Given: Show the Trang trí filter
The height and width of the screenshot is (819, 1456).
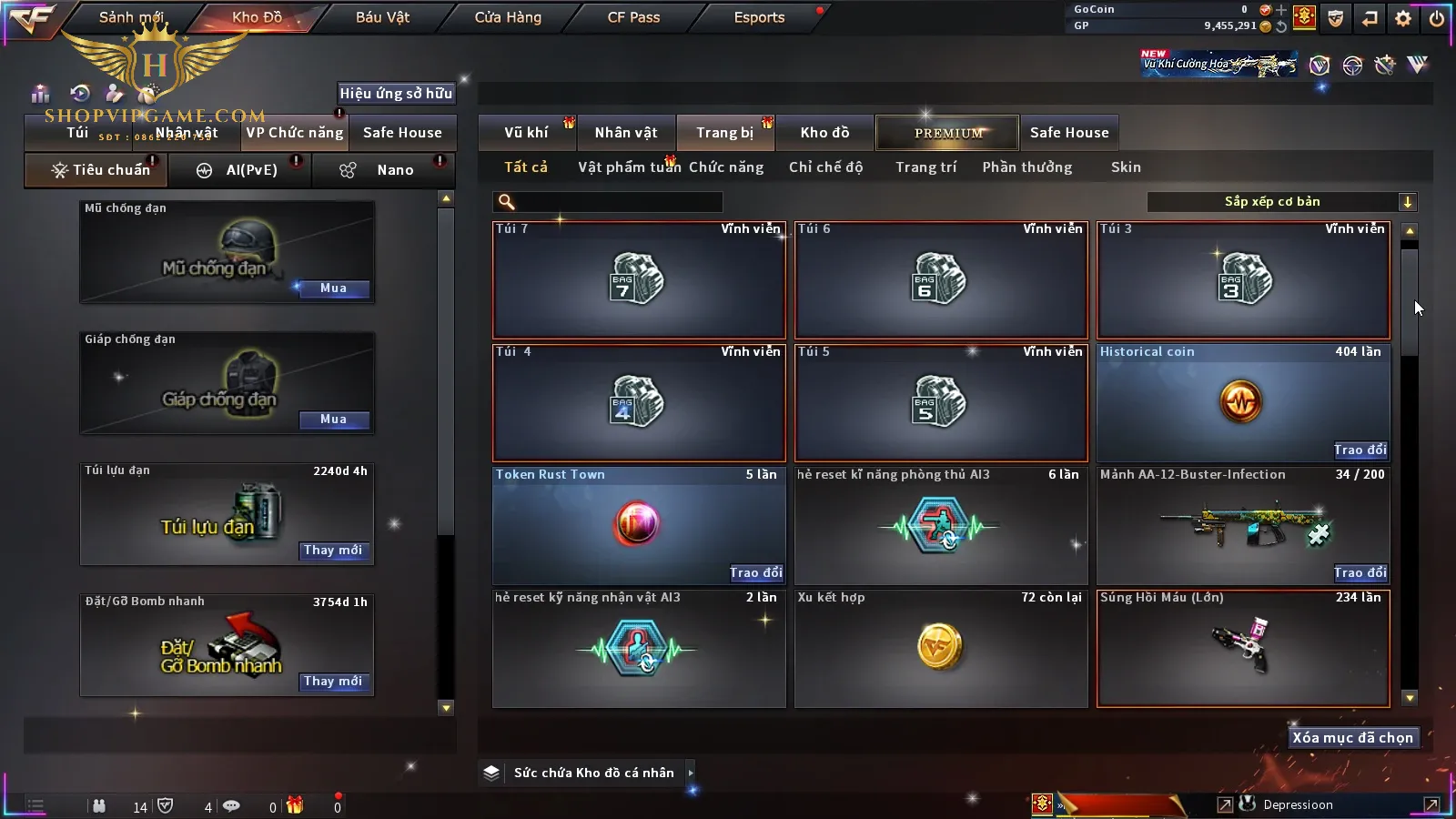Looking at the screenshot, I should [x=925, y=167].
